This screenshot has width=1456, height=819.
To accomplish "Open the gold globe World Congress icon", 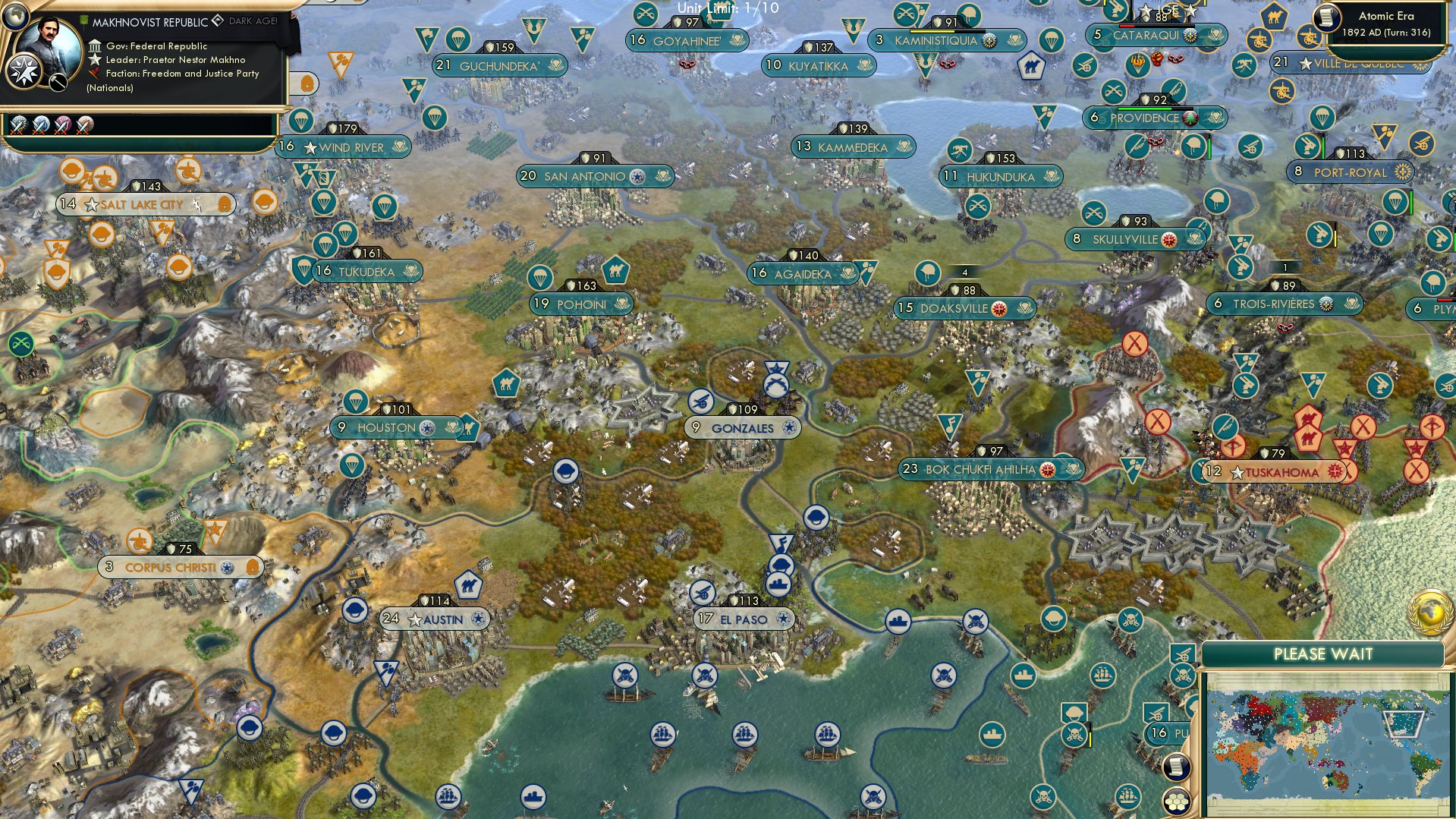I will tap(1431, 612).
